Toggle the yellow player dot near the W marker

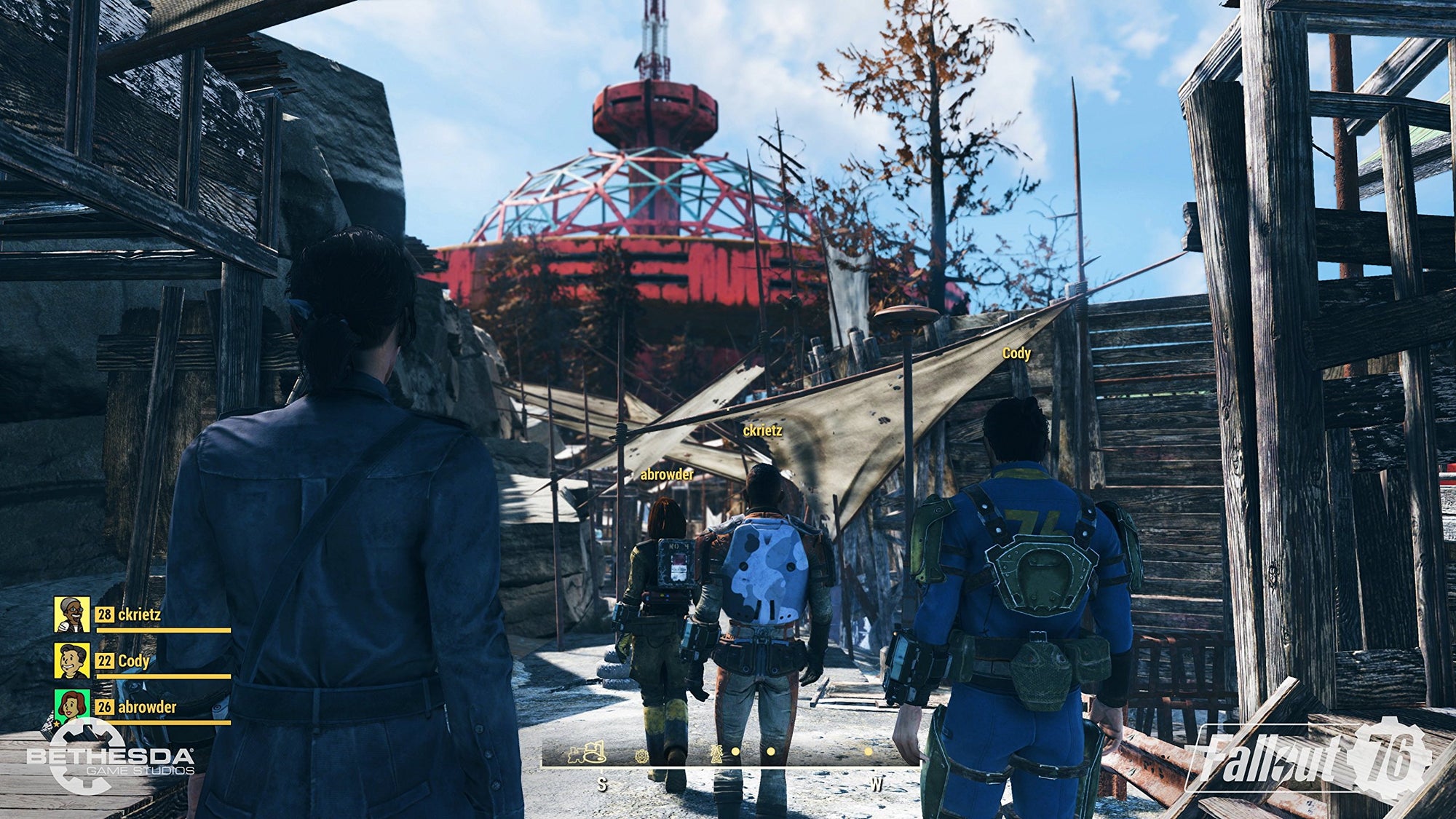pos(868,751)
